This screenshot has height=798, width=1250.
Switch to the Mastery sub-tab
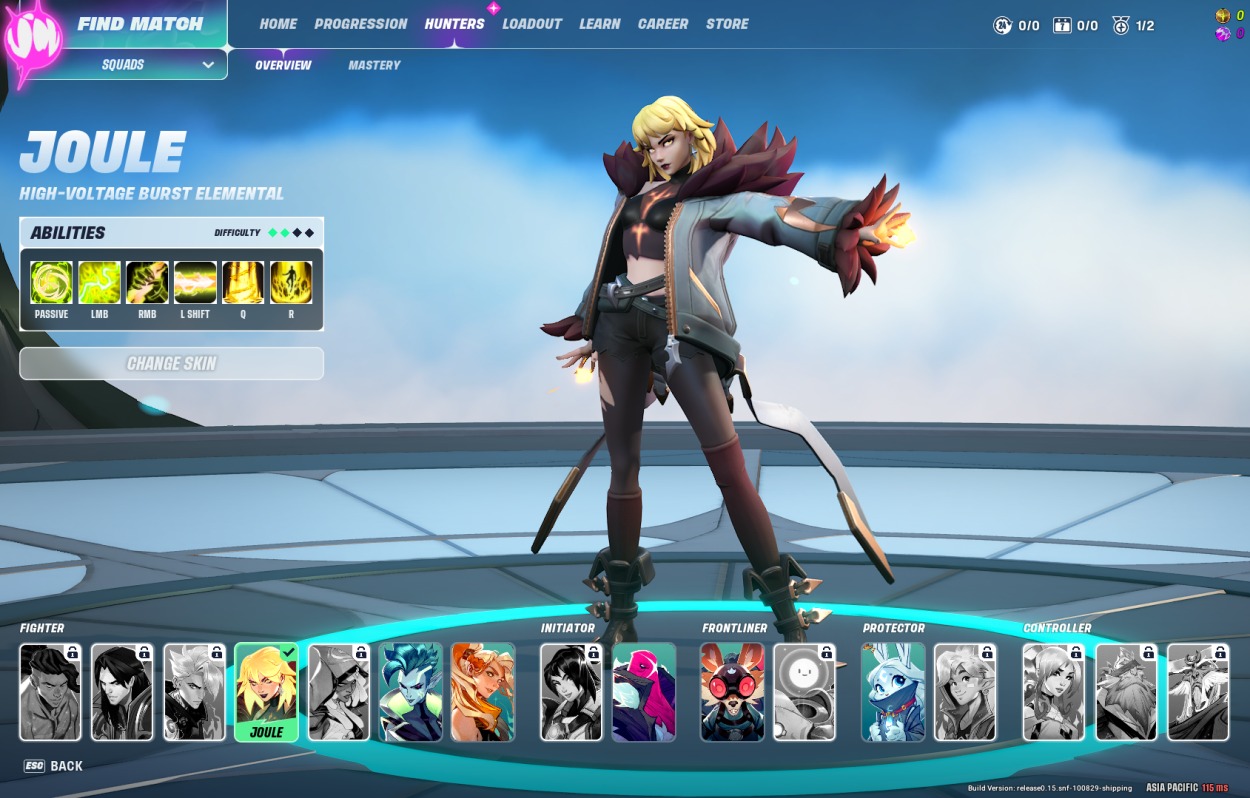(x=374, y=65)
